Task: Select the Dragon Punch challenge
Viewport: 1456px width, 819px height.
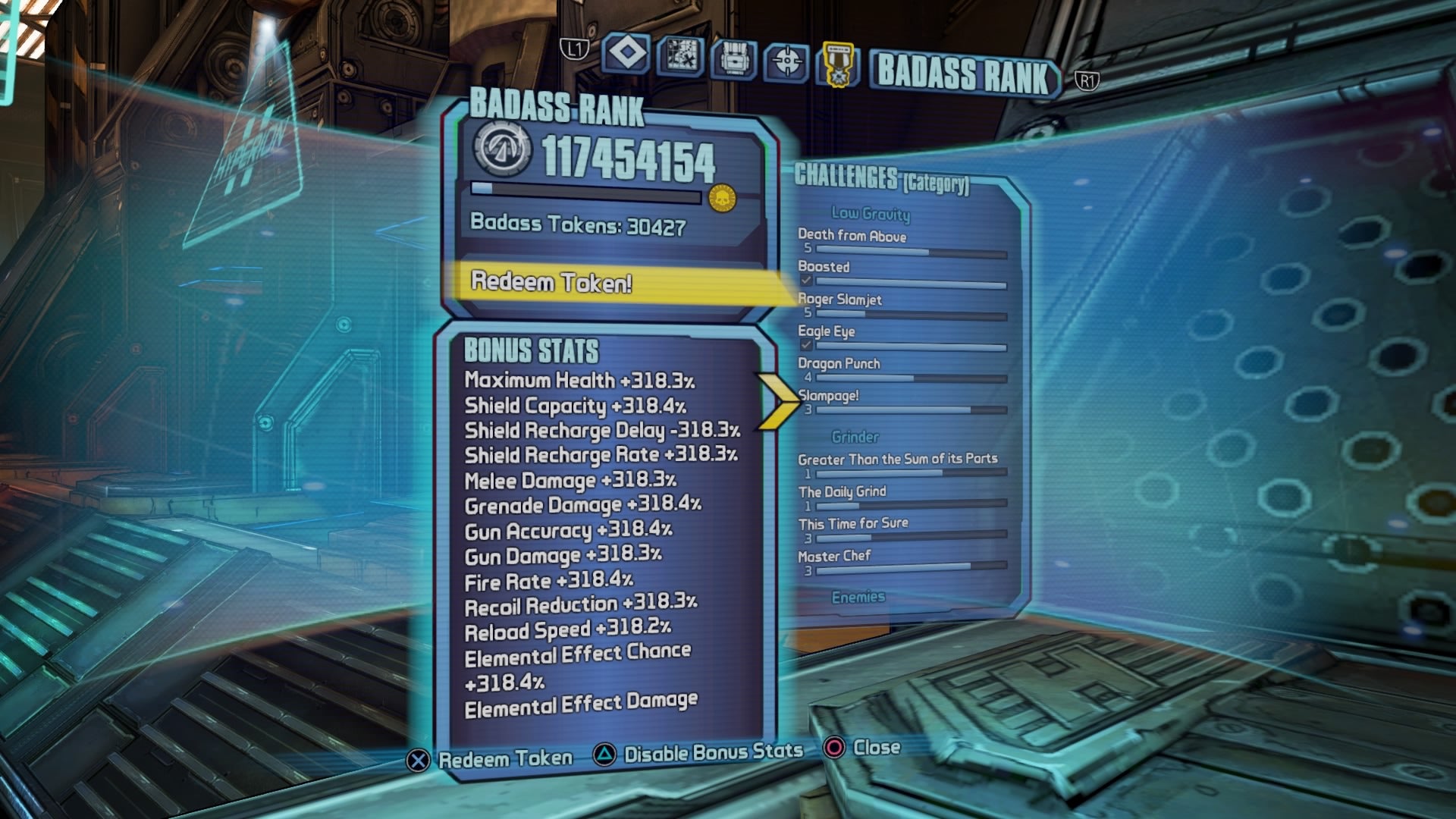Action: coord(839,363)
